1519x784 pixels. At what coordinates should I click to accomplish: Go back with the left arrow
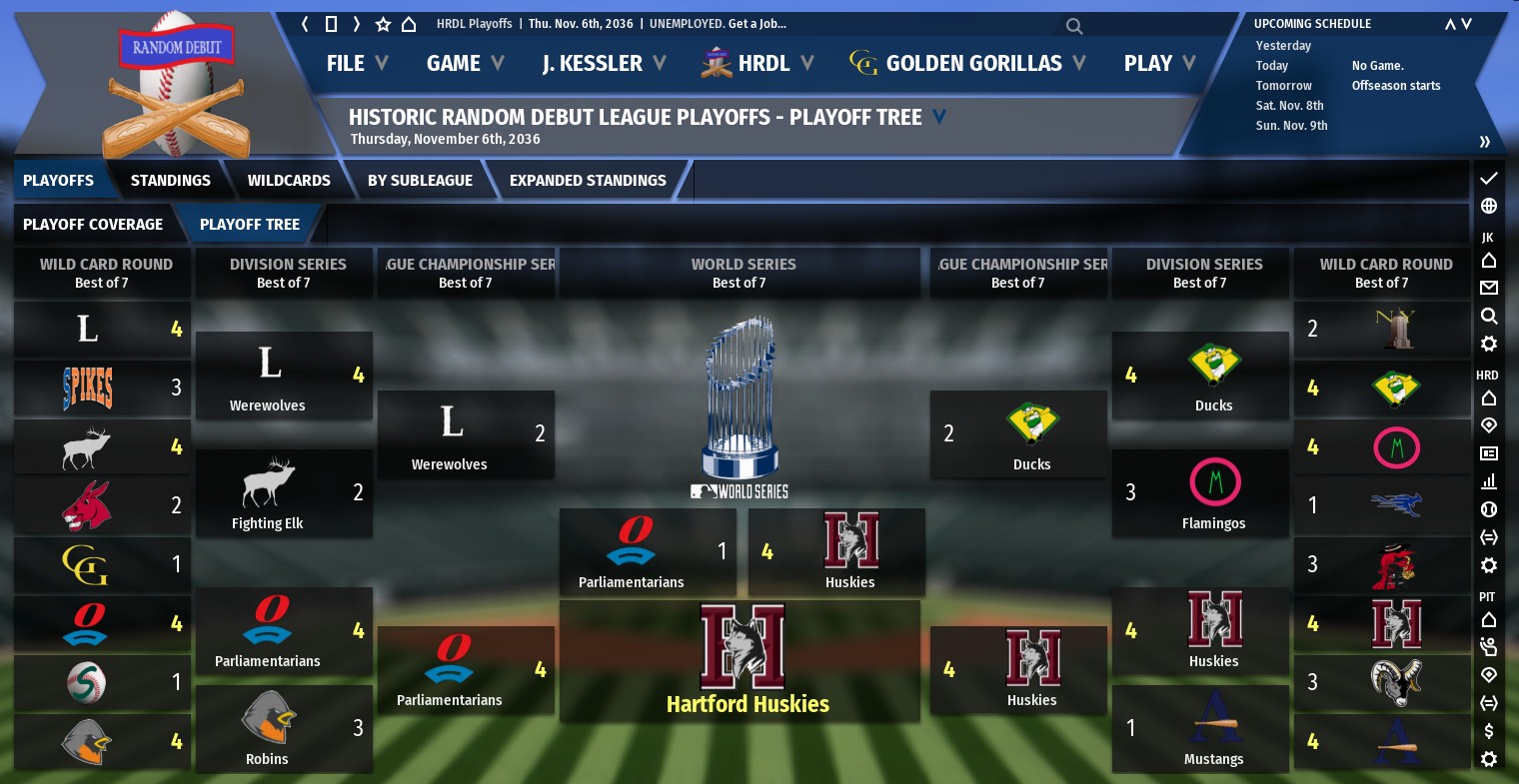tap(305, 24)
